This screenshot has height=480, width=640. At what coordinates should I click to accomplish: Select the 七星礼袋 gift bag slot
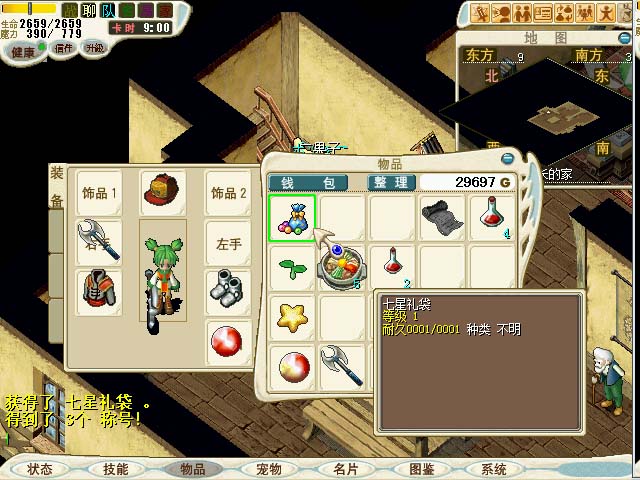[292, 218]
